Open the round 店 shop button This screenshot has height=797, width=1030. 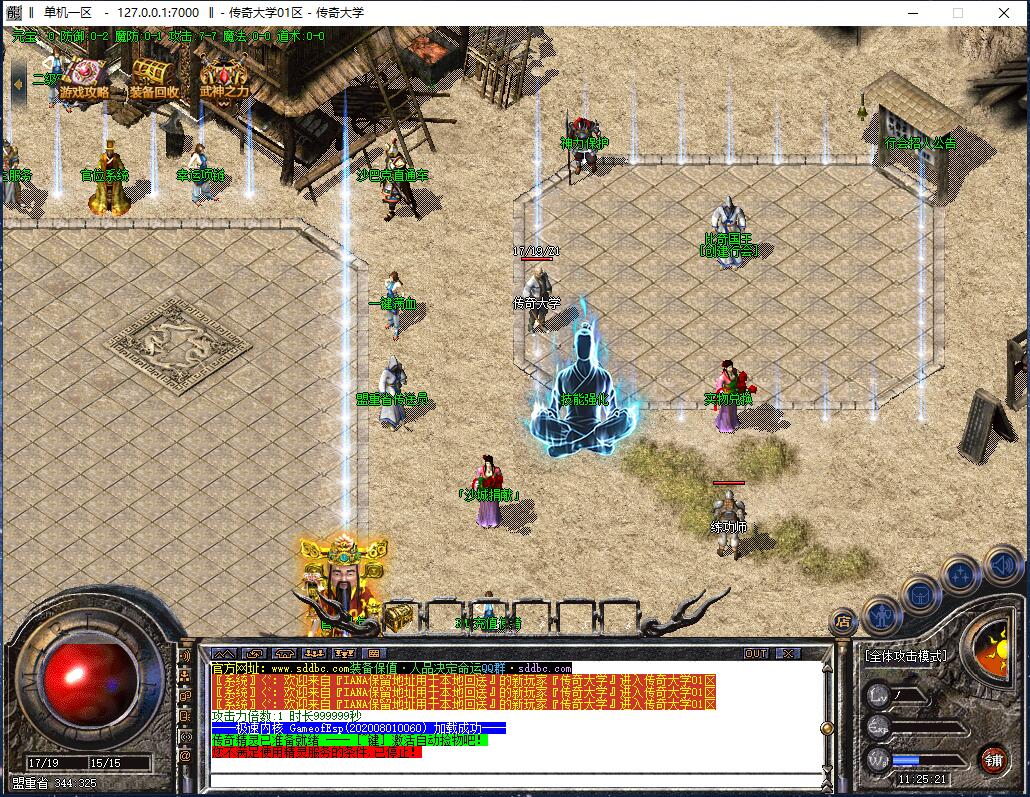(843, 621)
